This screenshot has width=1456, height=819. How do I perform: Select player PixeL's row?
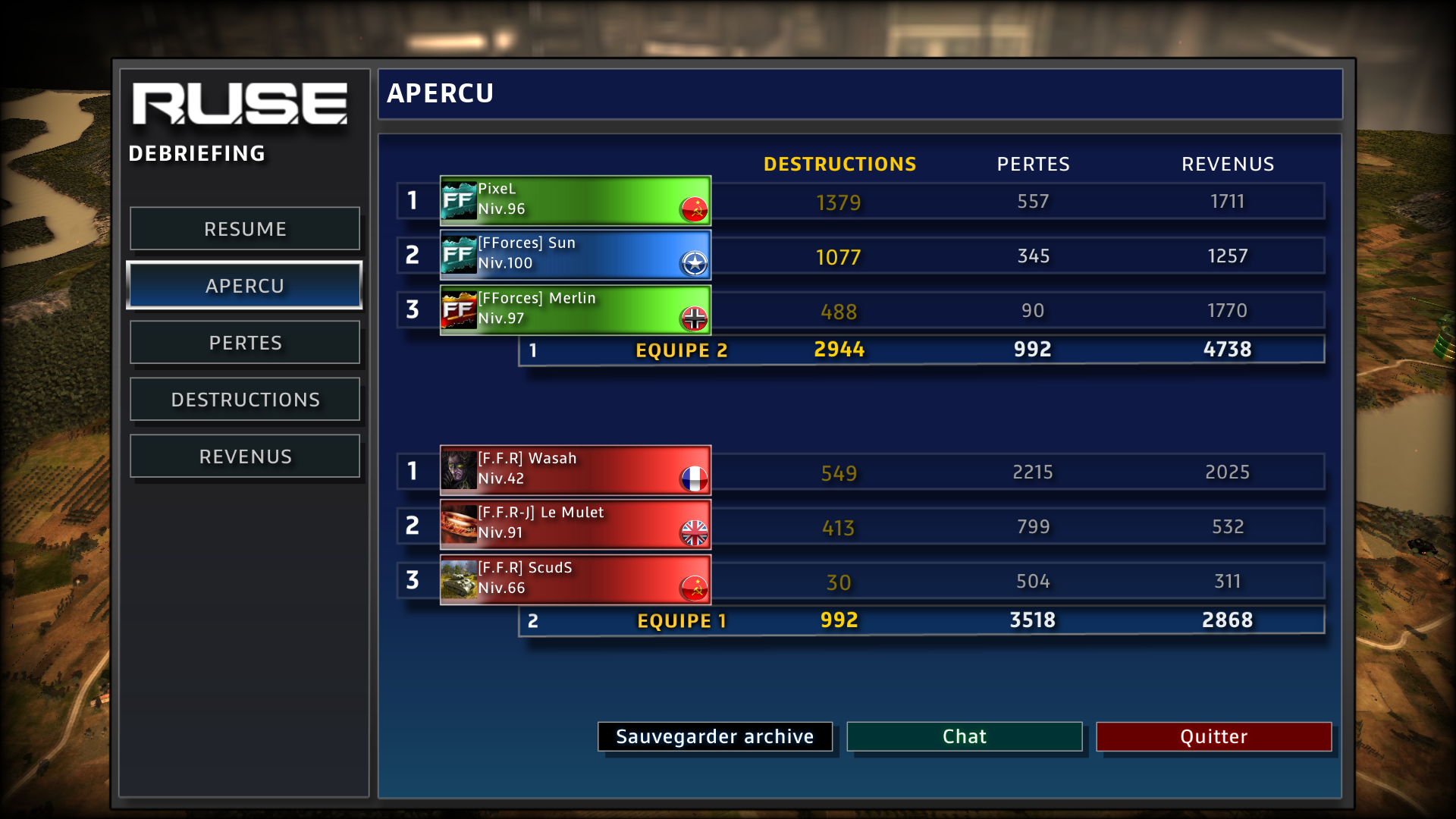point(575,200)
